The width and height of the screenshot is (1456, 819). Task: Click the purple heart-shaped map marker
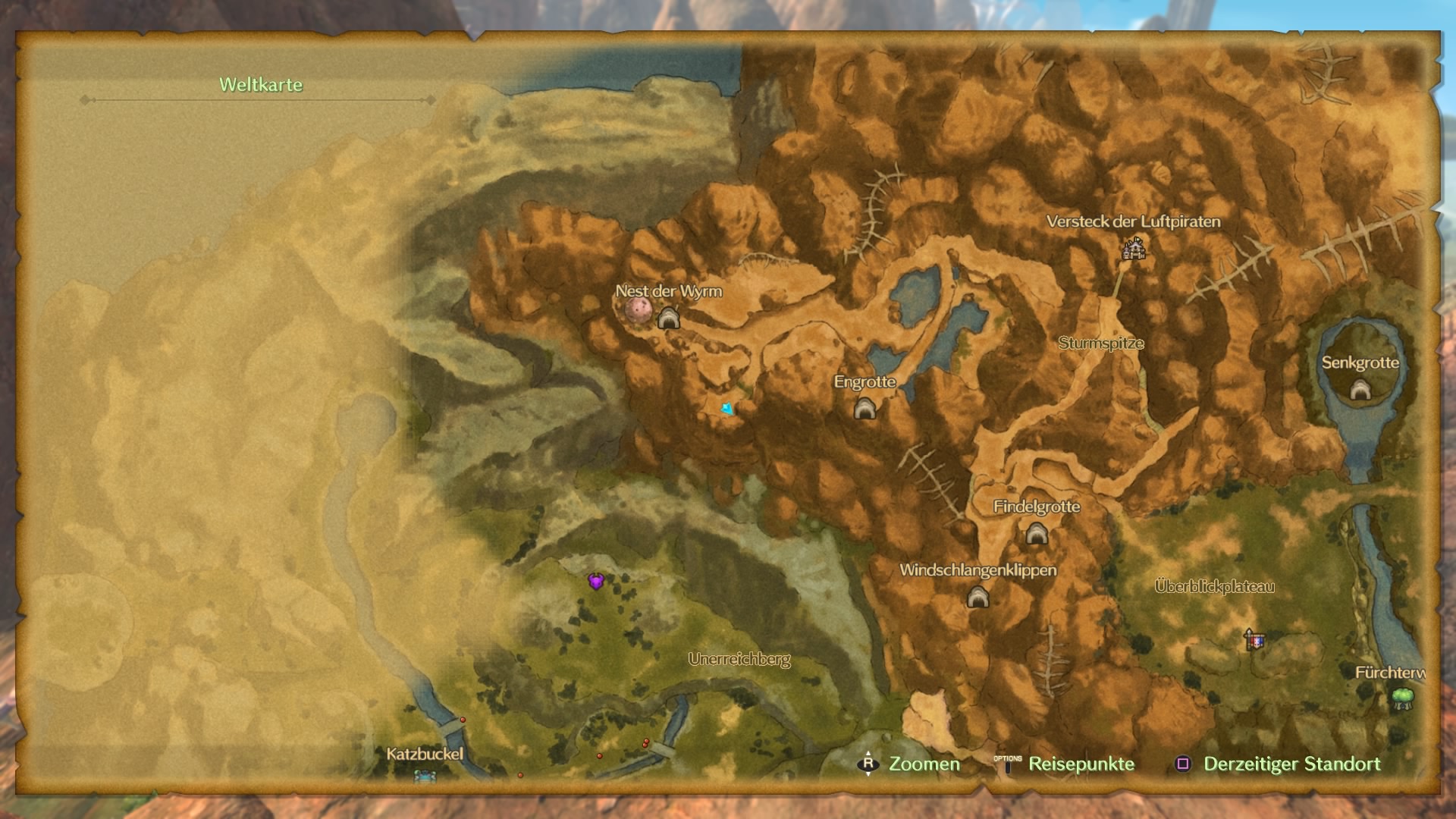click(596, 582)
